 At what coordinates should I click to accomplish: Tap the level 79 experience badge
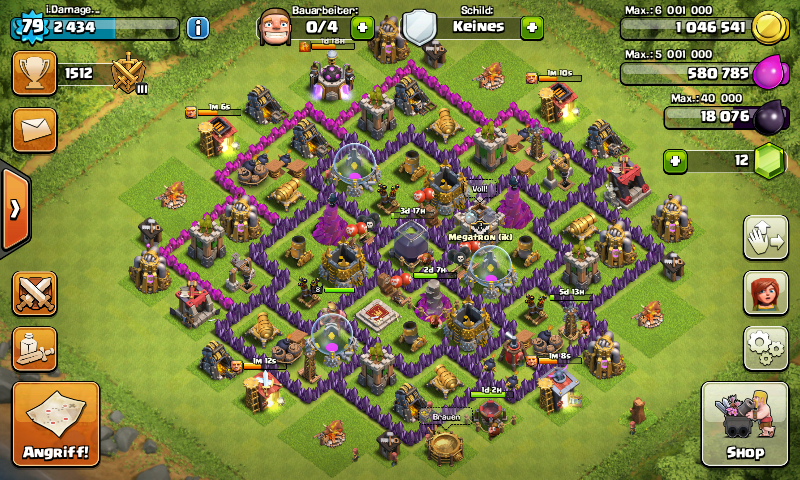pos(31,27)
